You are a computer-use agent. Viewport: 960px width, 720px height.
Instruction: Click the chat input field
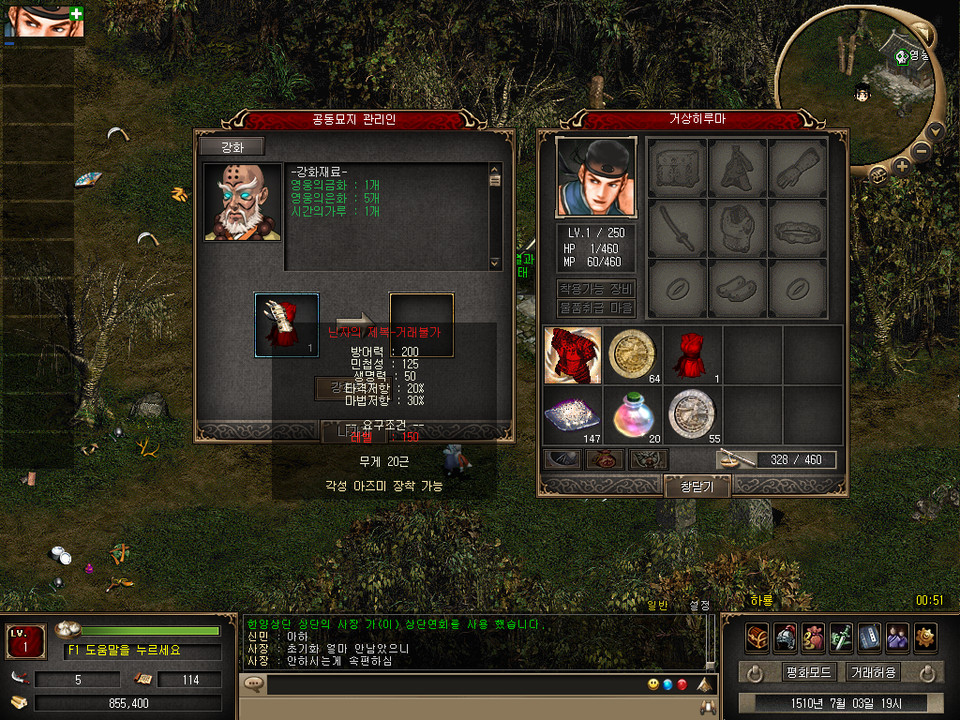[x=450, y=685]
